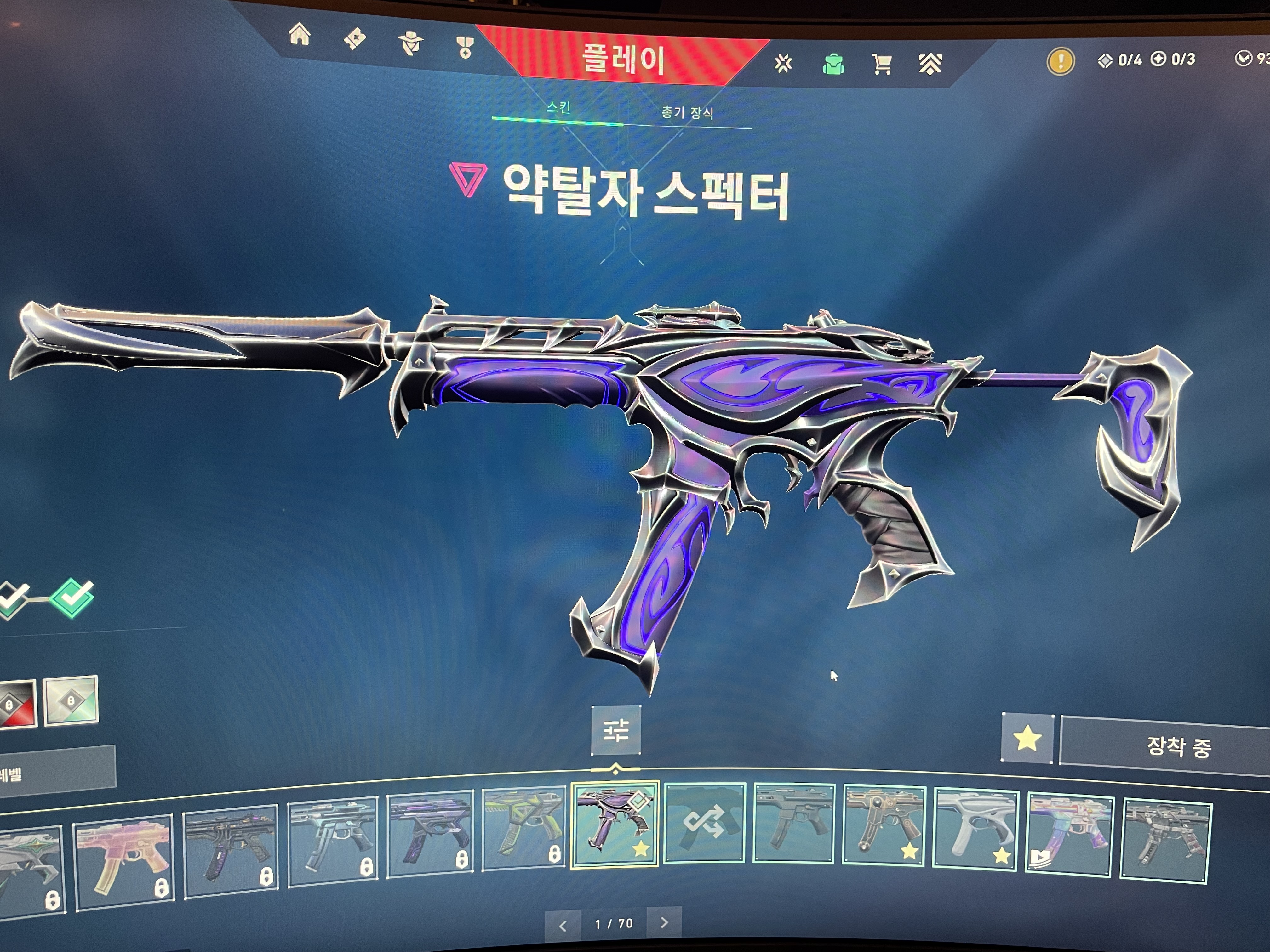Switch to the 총기 장식 tab
This screenshot has height=952, width=1270.
(x=687, y=112)
